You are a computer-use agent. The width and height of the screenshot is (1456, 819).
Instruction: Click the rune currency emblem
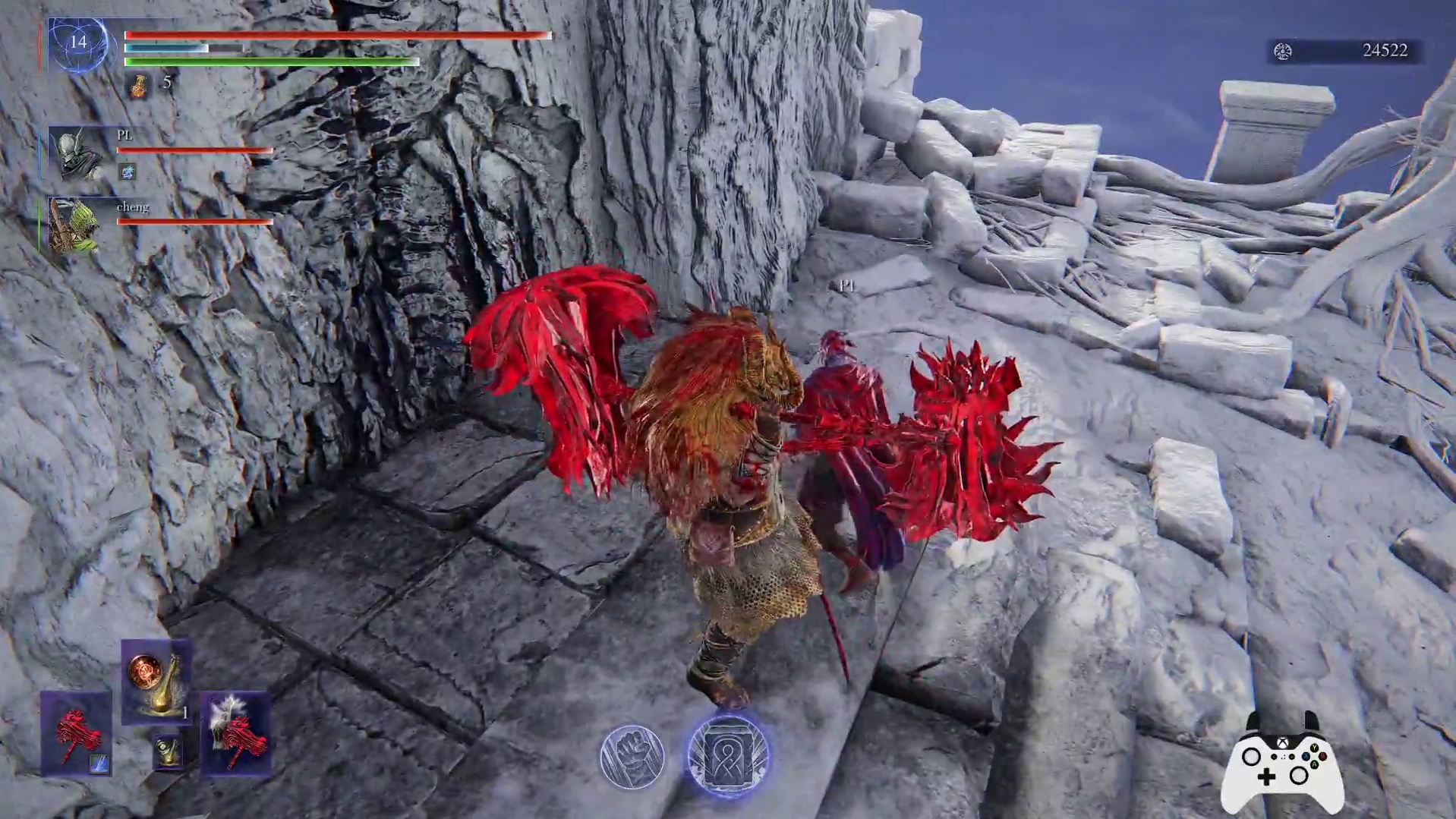1283,51
